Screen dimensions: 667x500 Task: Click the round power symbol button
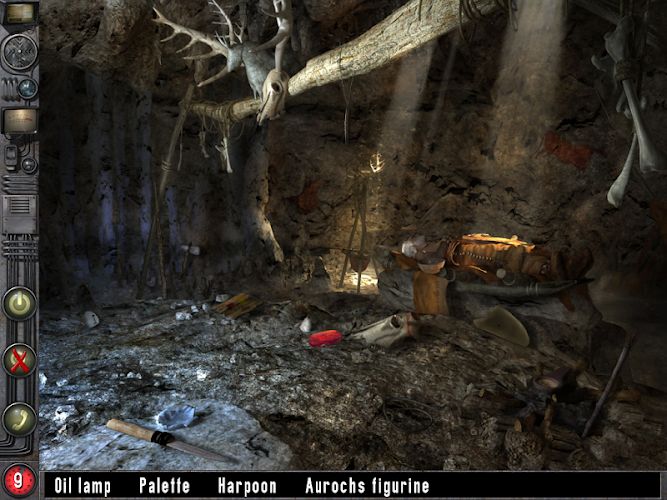pyautogui.click(x=19, y=303)
